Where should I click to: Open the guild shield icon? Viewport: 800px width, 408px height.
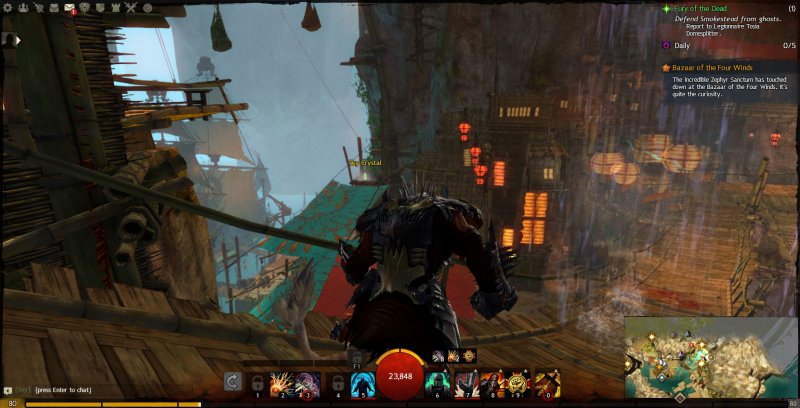point(101,7)
